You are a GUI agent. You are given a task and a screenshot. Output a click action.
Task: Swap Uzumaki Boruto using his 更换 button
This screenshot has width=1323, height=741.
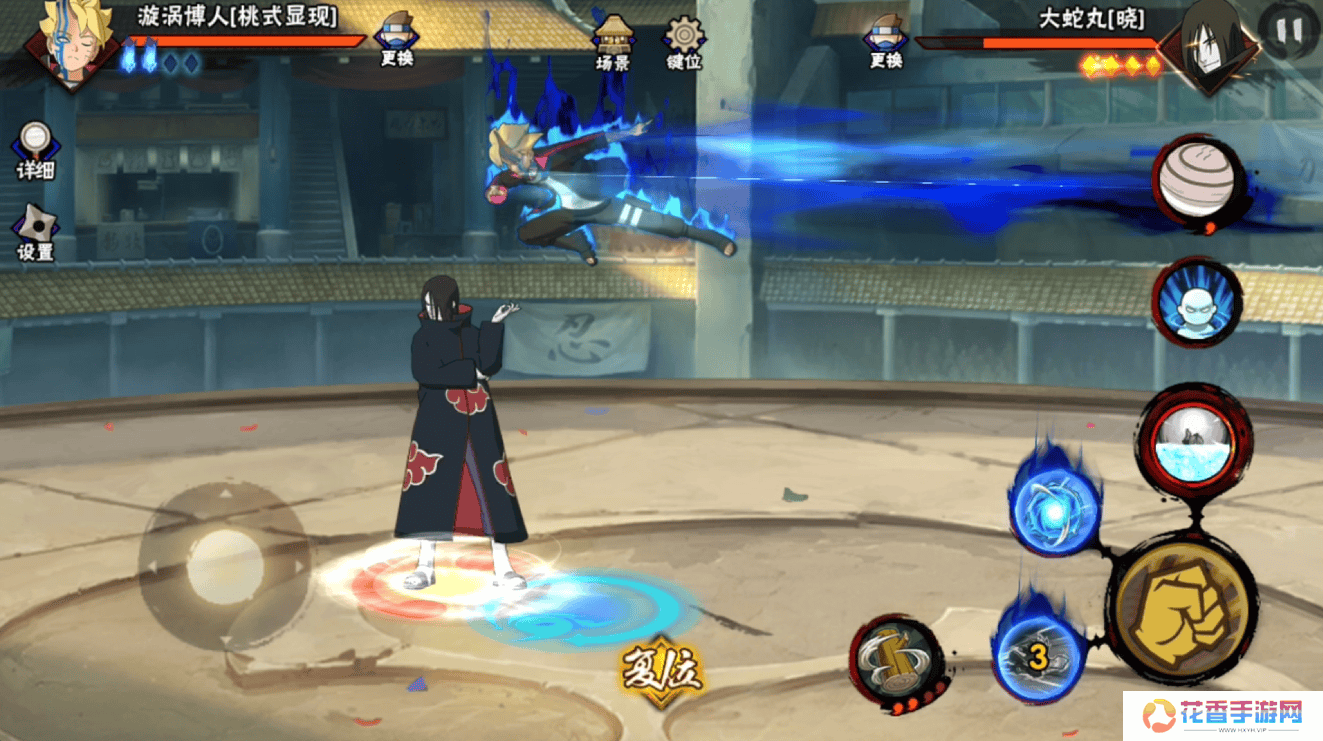point(397,40)
